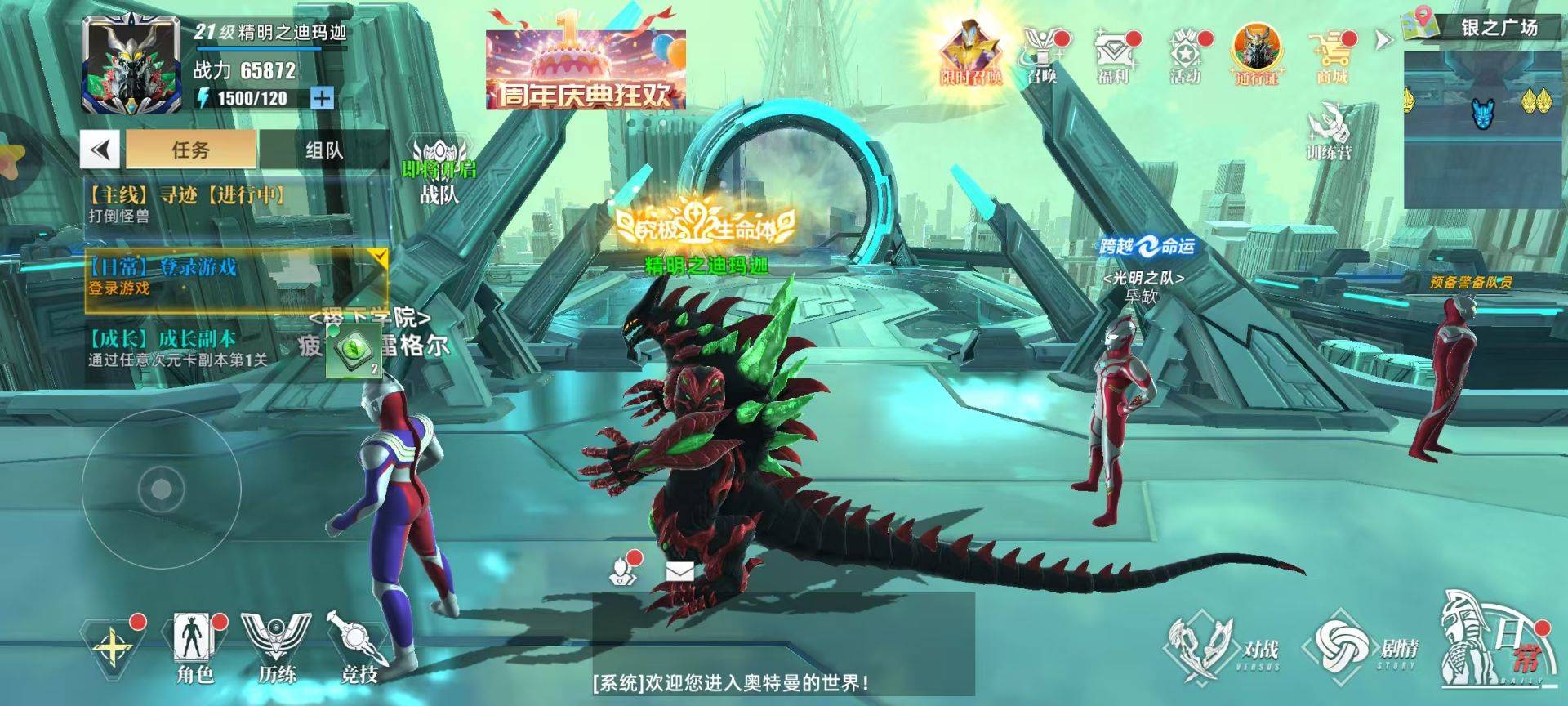The height and width of the screenshot is (706, 1568).
Task: Open the 活动 events menu
Action: coord(1184,56)
